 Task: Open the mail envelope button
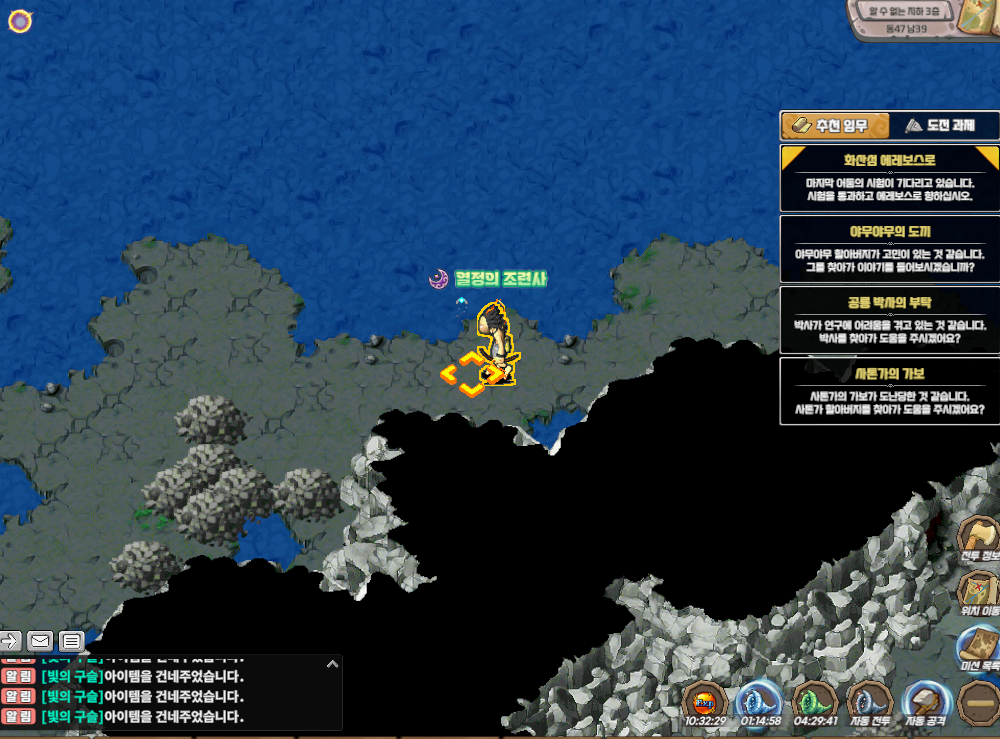click(x=40, y=640)
